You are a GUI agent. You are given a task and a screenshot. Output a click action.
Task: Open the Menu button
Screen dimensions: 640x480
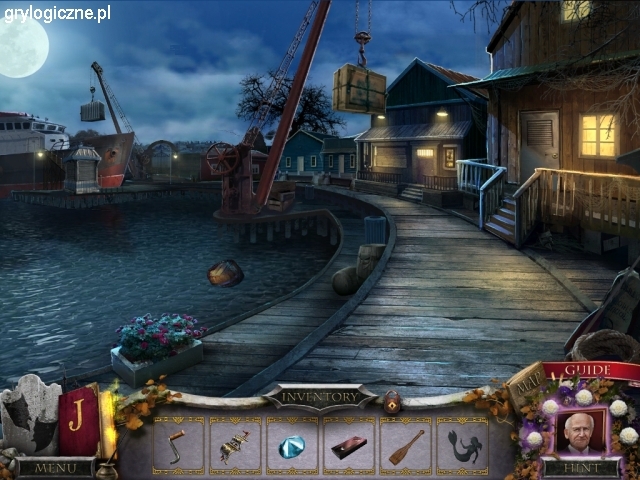click(x=48, y=468)
